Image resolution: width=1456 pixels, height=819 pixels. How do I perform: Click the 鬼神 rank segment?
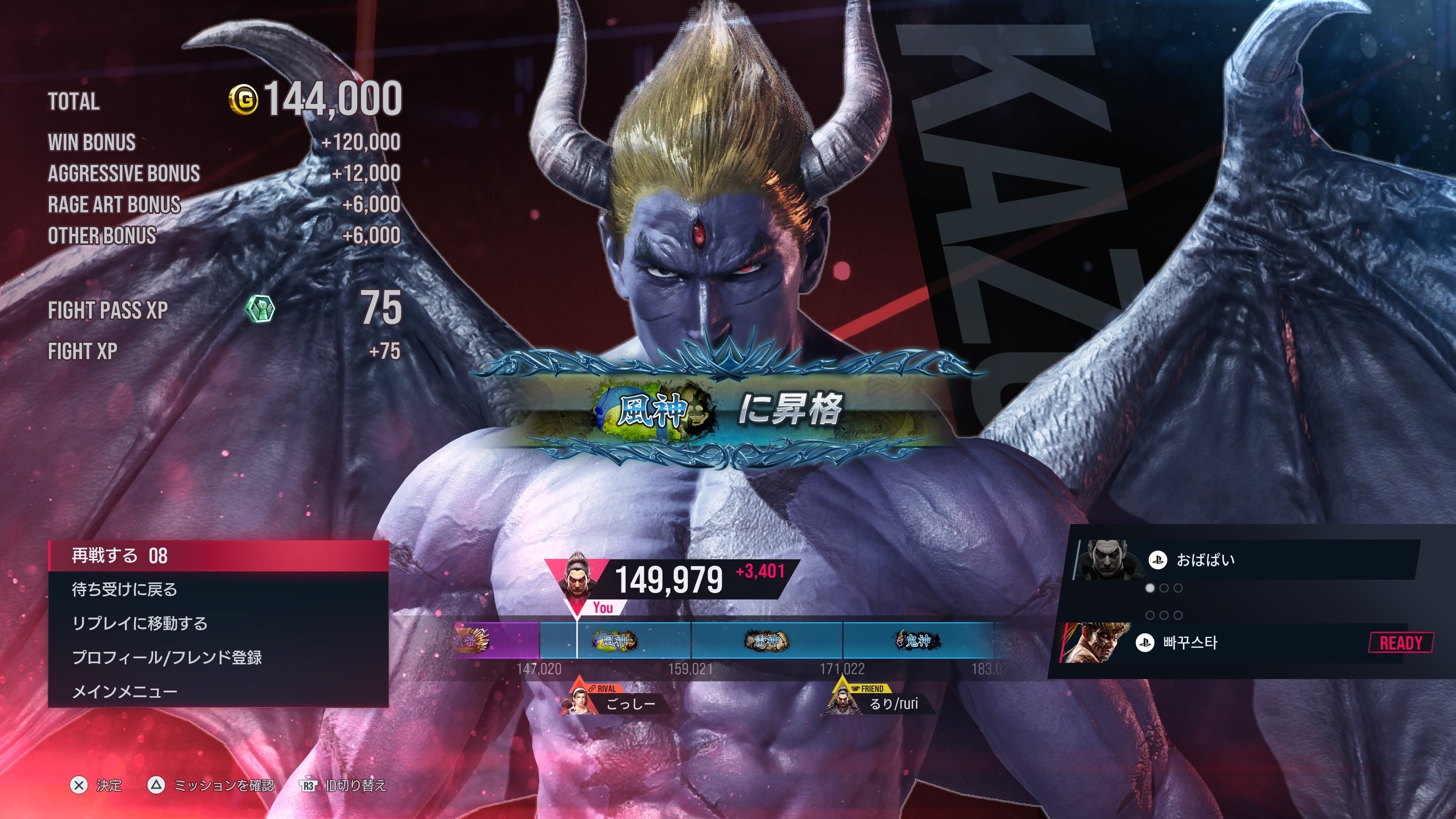[918, 640]
